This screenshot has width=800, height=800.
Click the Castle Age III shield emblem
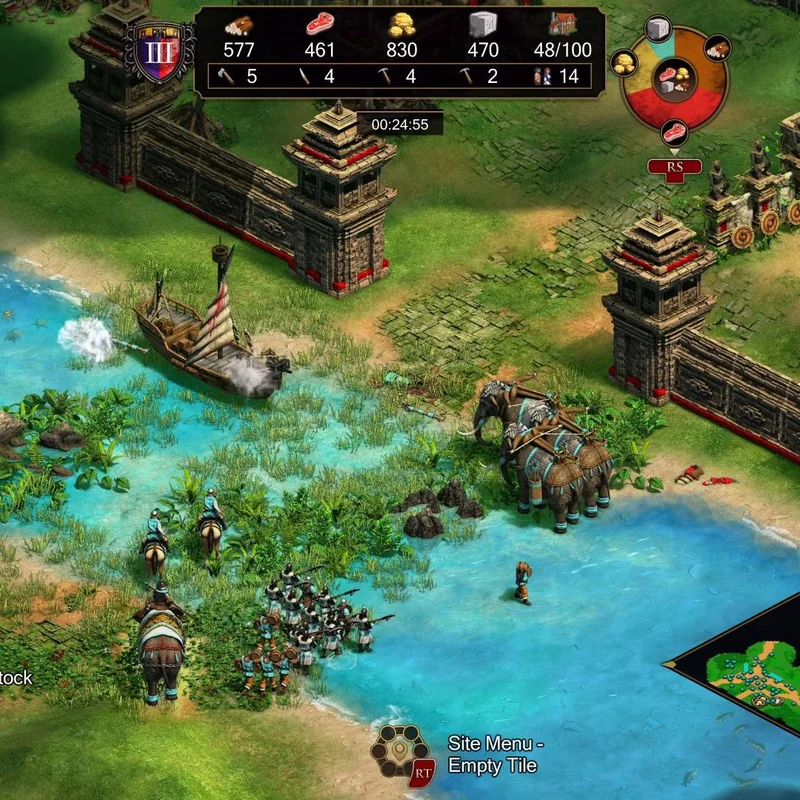tap(159, 49)
